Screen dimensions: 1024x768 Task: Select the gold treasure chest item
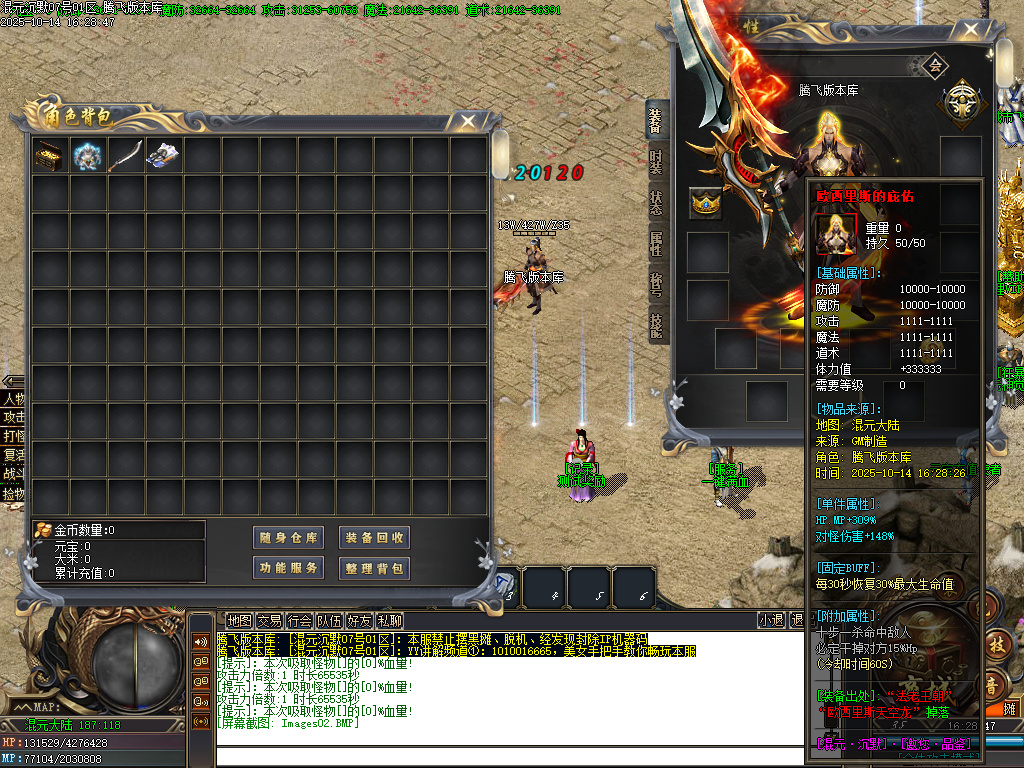[x=48, y=156]
